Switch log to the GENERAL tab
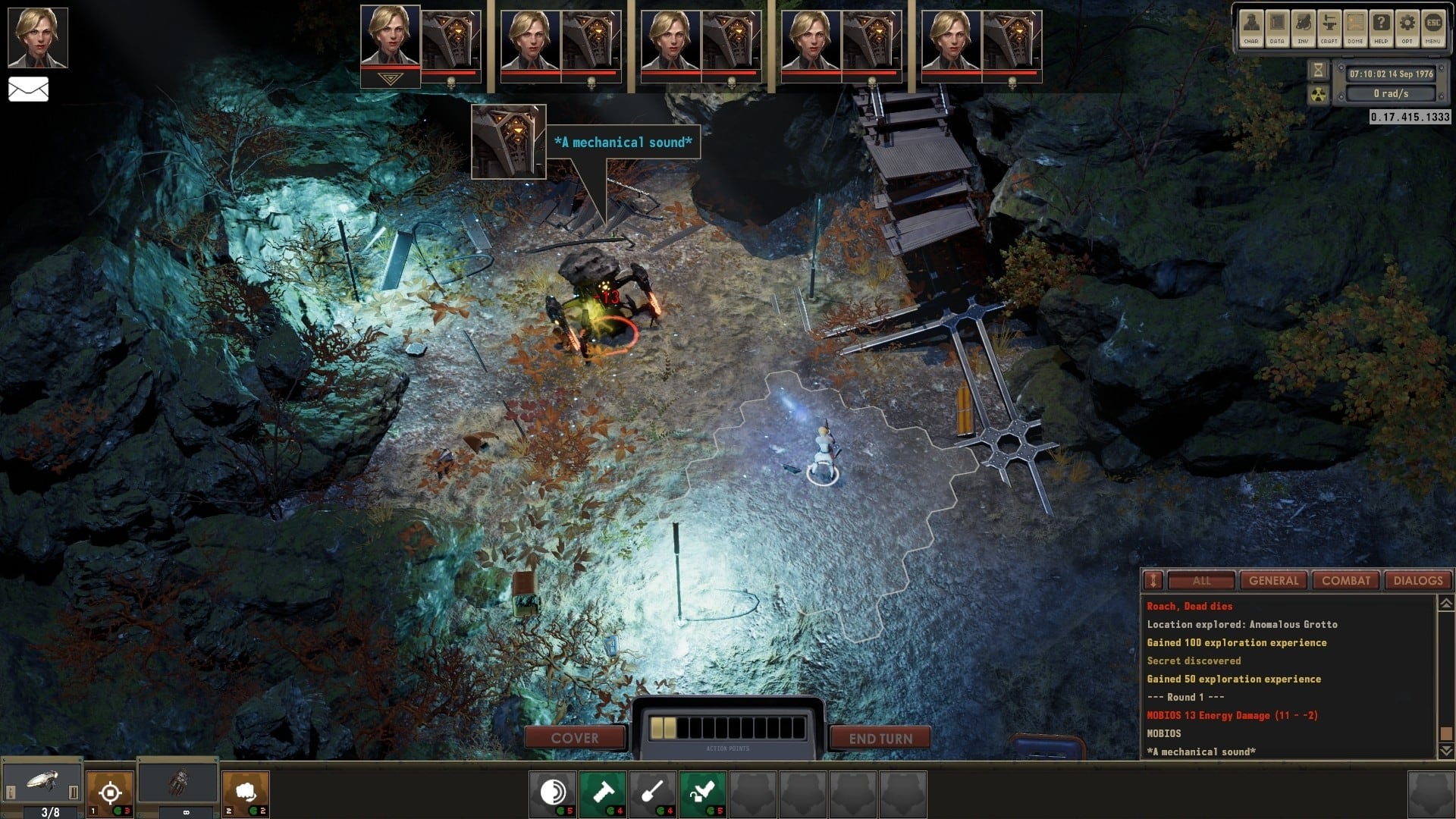Image resolution: width=1456 pixels, height=819 pixels. coord(1274,581)
